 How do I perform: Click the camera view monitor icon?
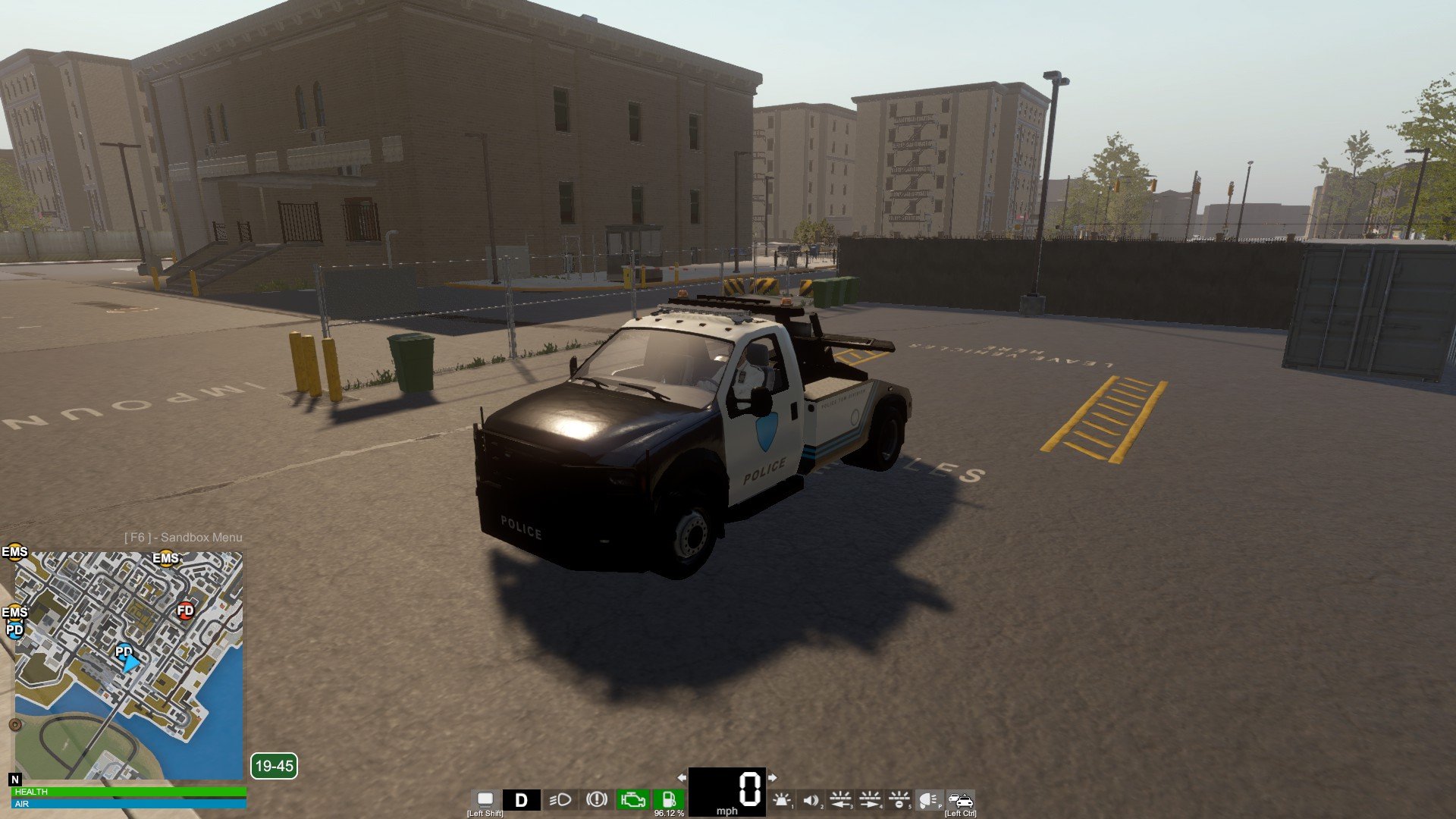485,799
